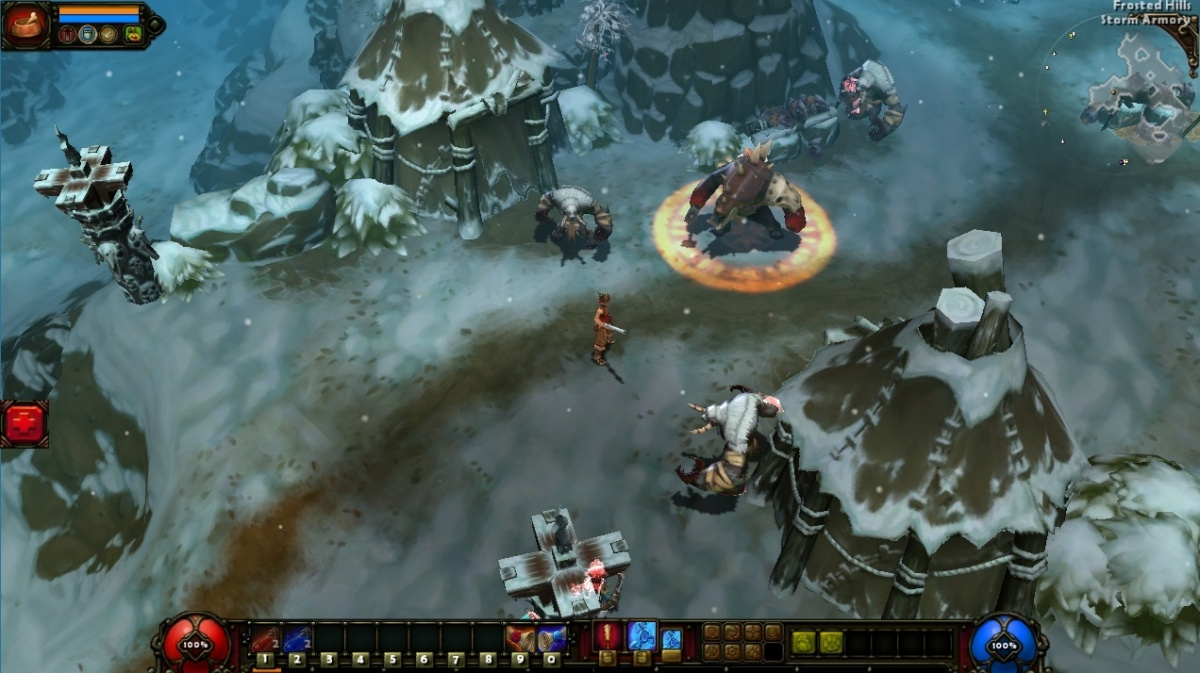The width and height of the screenshot is (1200, 673).
Task: Select the red left-mouse skill icon
Action: (607, 635)
